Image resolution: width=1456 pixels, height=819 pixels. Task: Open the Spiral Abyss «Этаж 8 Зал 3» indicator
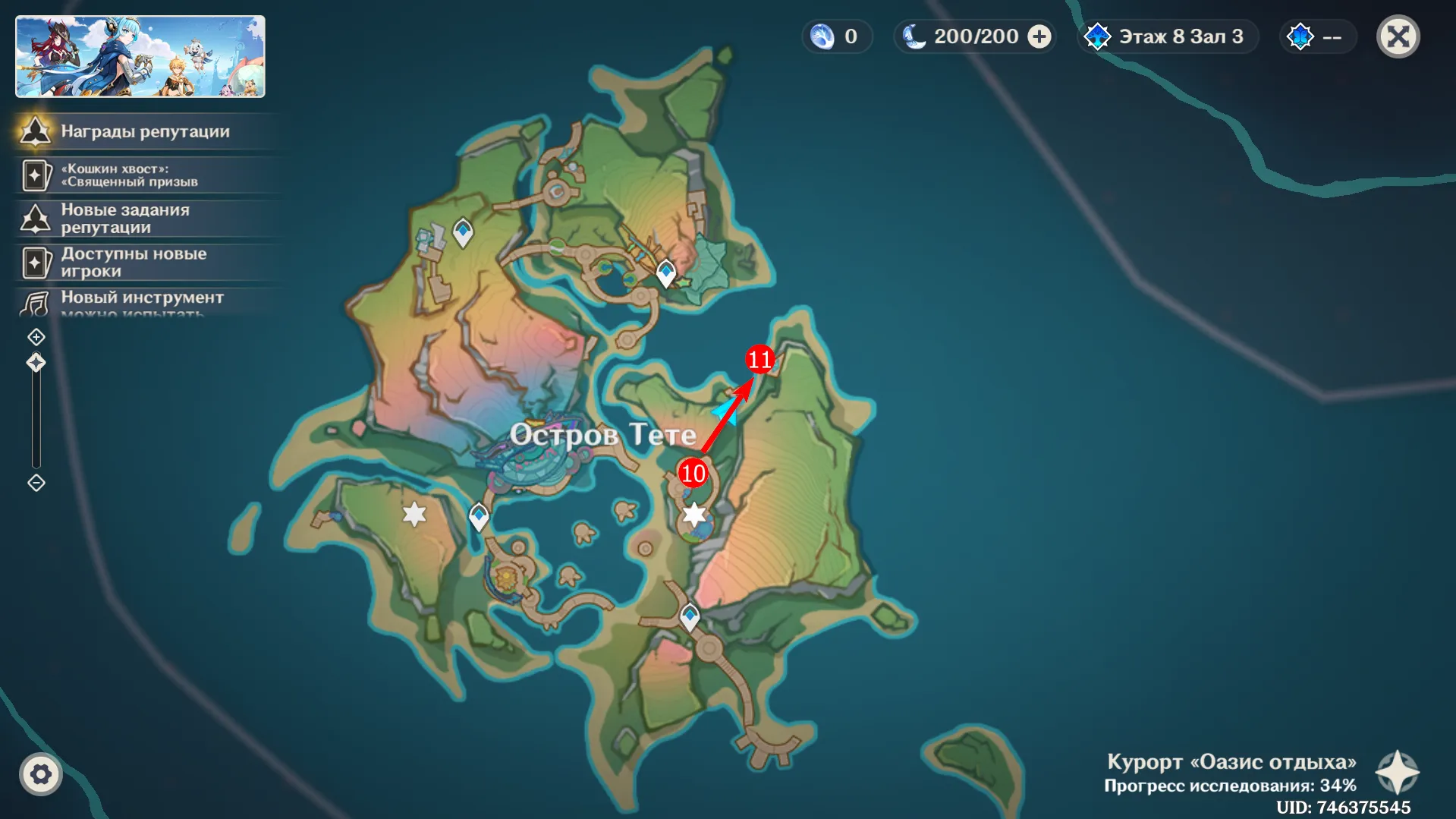pos(1168,36)
